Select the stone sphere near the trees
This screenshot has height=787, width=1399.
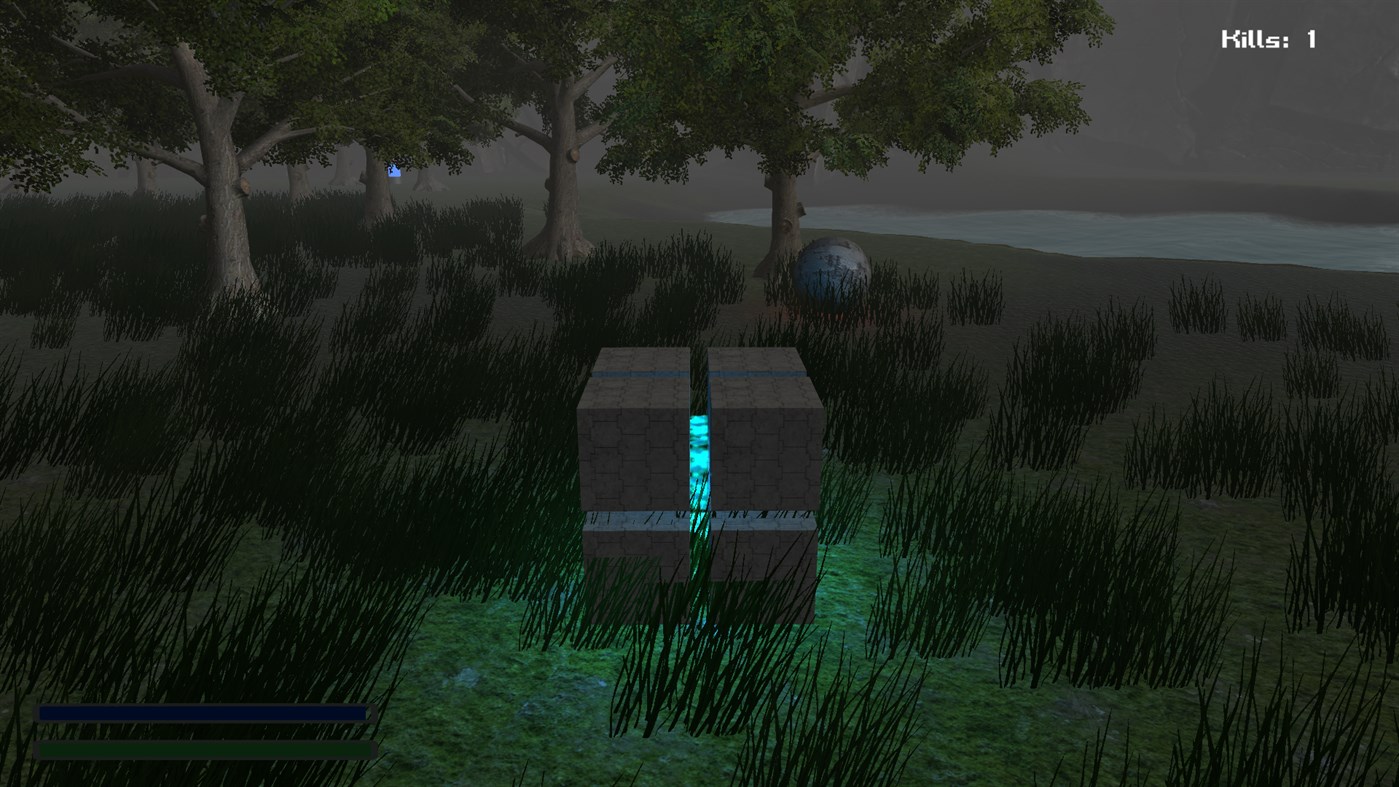click(833, 273)
